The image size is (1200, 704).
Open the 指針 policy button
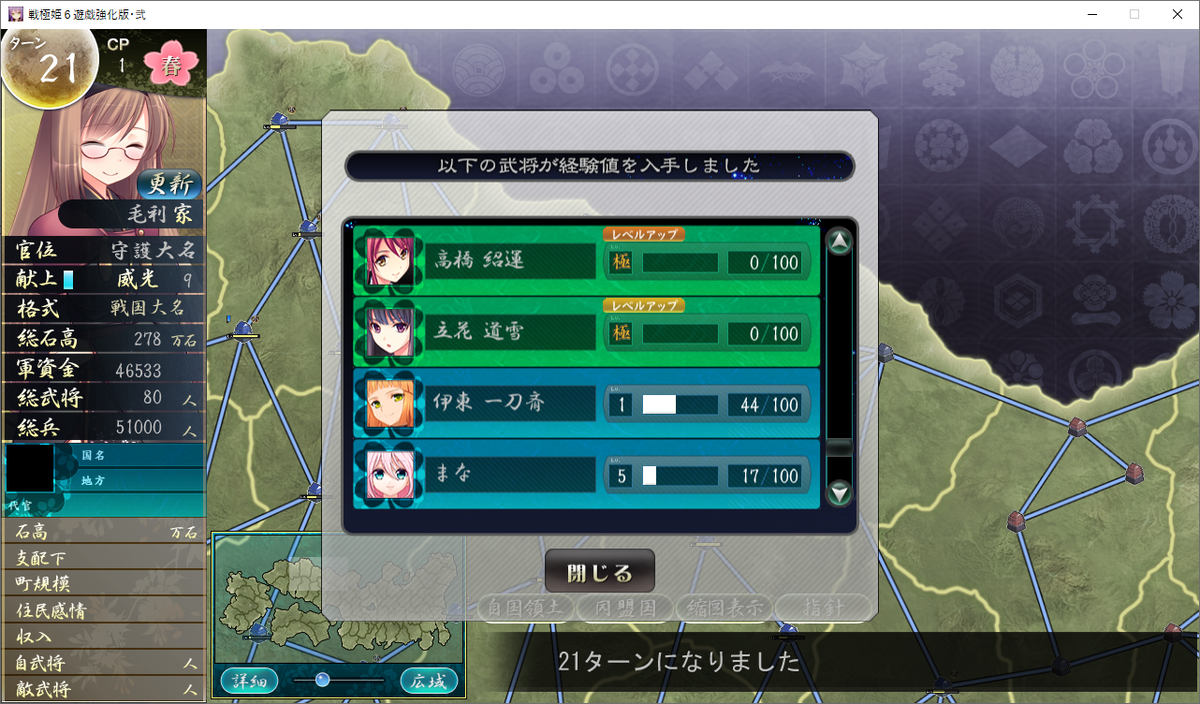[x=823, y=607]
